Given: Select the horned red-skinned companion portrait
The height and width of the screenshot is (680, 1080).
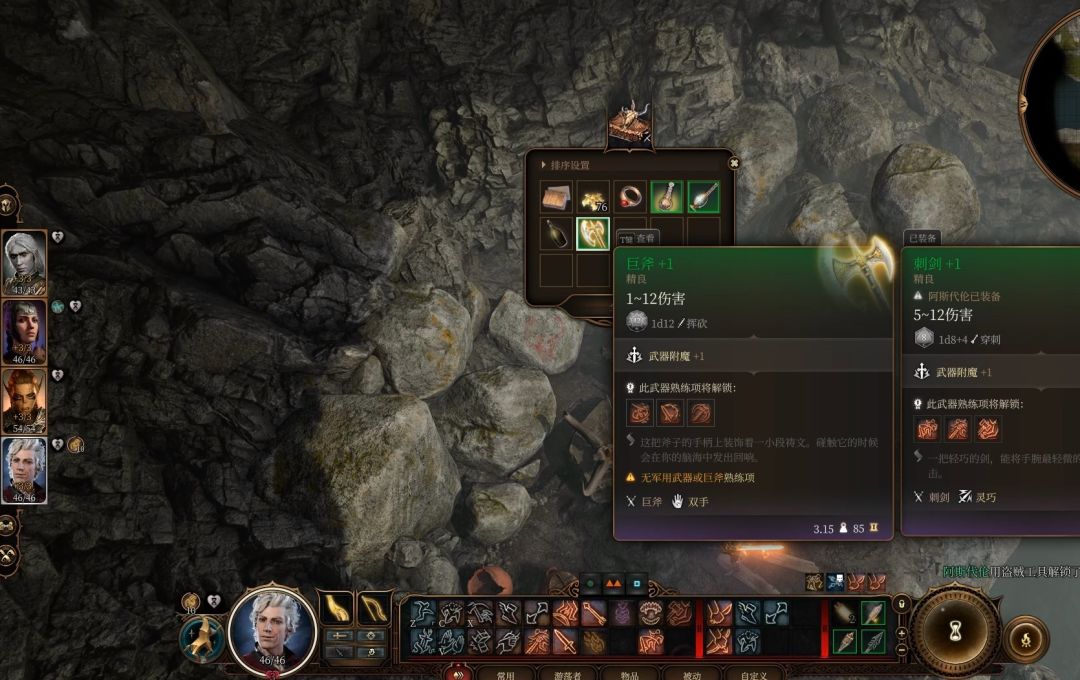Looking at the screenshot, I should (24, 400).
